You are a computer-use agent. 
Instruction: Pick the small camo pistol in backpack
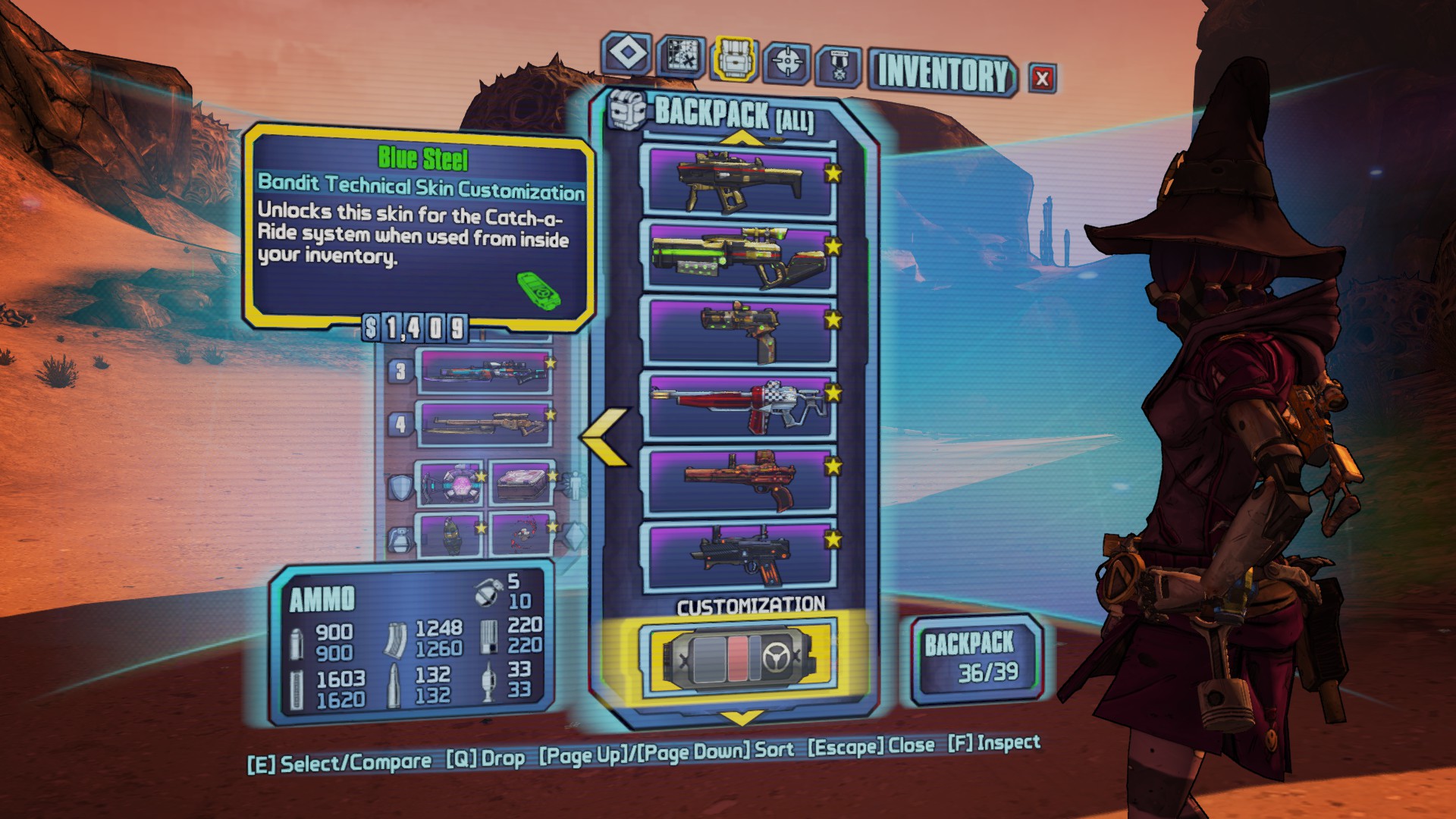[739, 331]
